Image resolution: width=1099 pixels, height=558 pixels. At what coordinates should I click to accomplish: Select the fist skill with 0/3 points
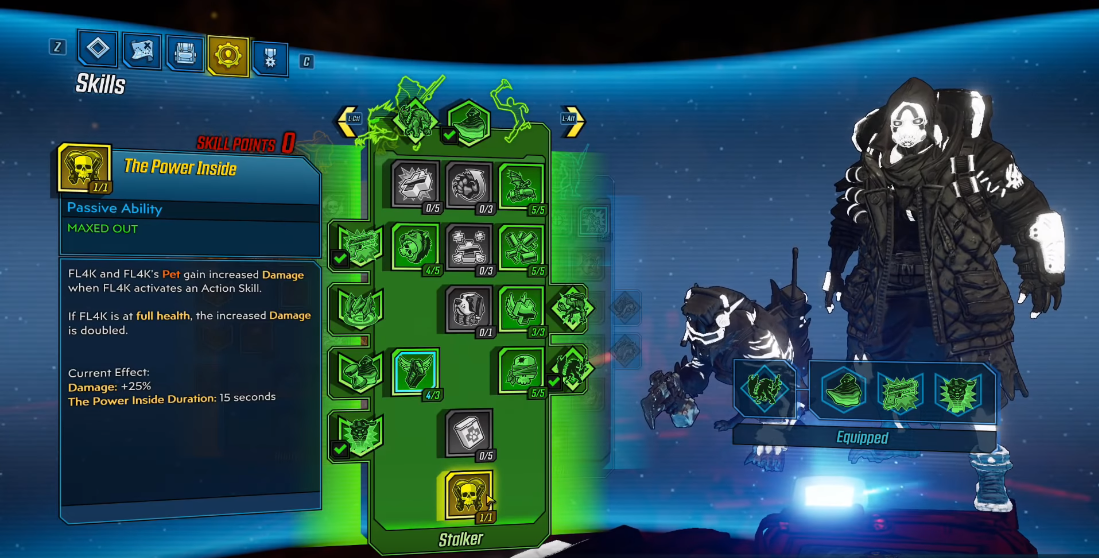click(x=468, y=185)
